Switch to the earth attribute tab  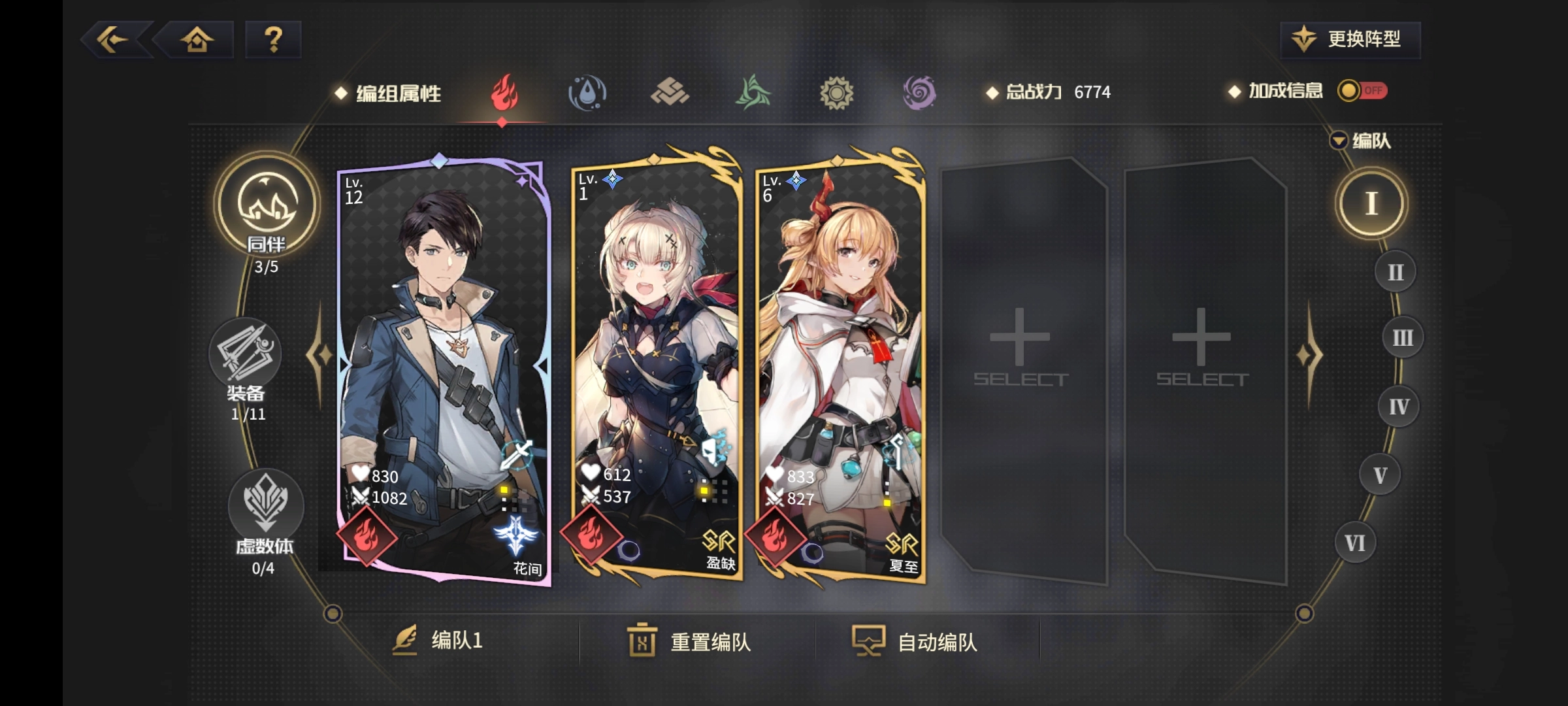pyautogui.click(x=670, y=93)
